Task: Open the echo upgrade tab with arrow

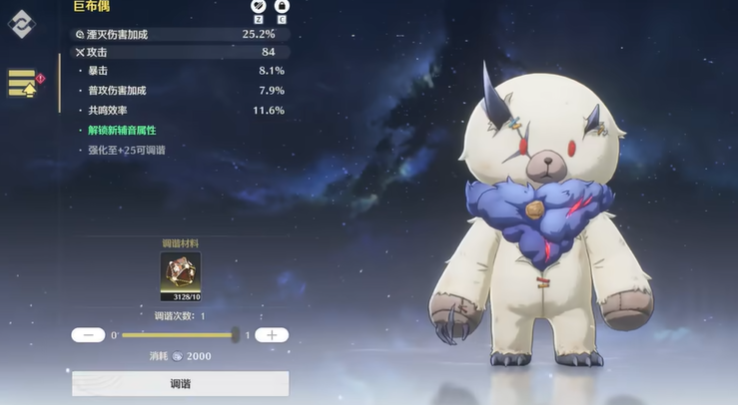Action: (x=22, y=84)
